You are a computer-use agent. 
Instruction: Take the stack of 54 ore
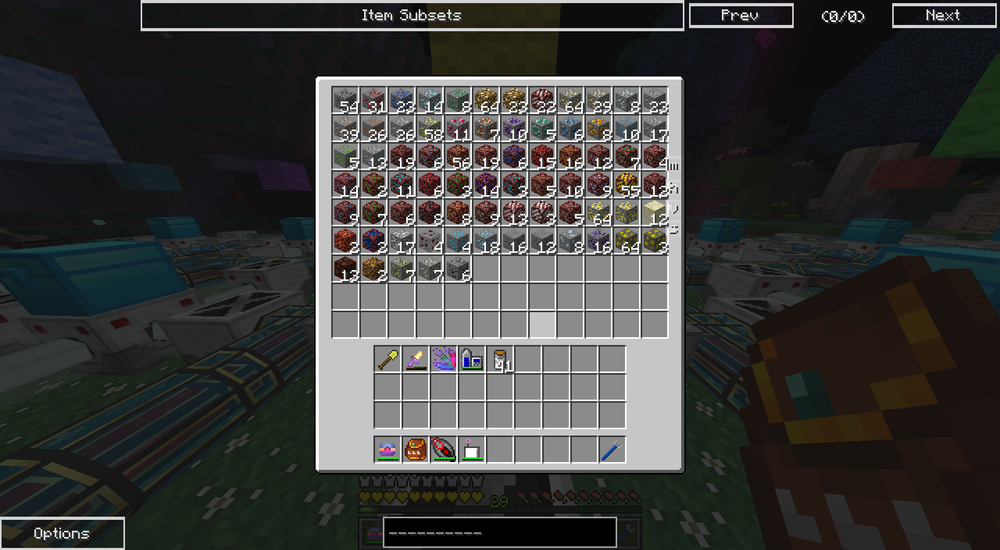[346, 100]
